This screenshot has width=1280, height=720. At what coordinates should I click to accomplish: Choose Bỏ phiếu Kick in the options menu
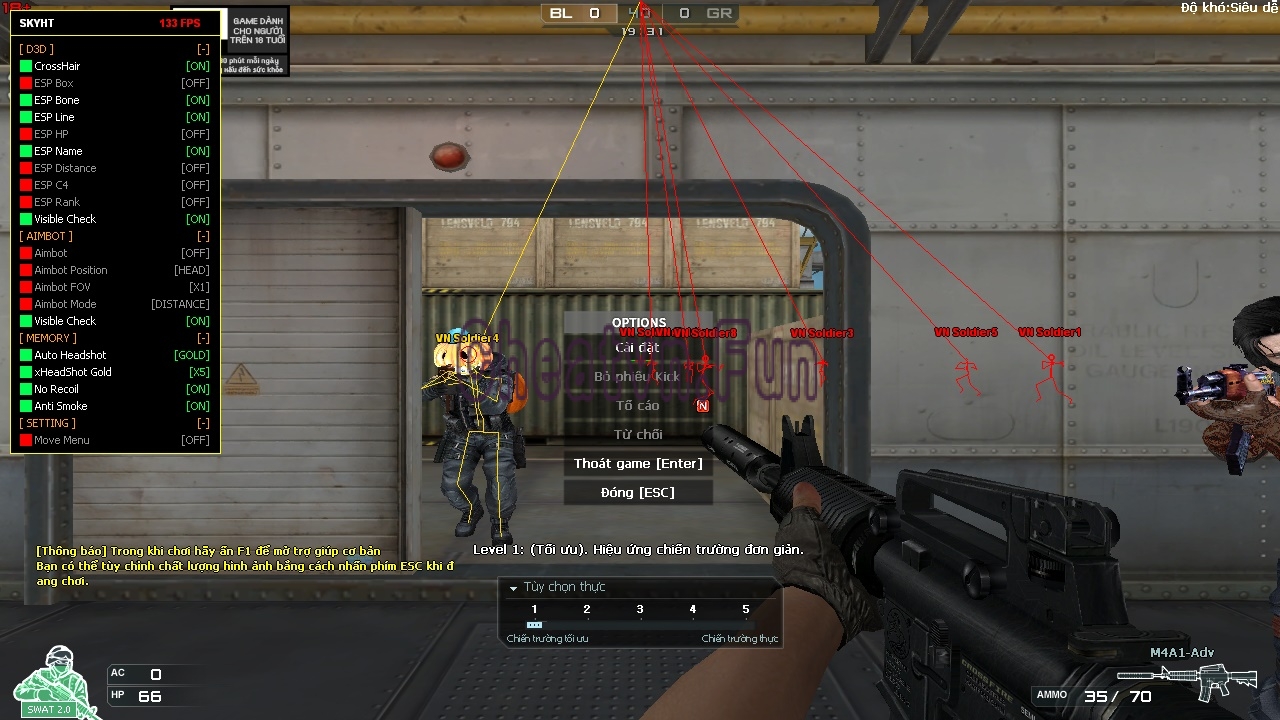coord(638,377)
